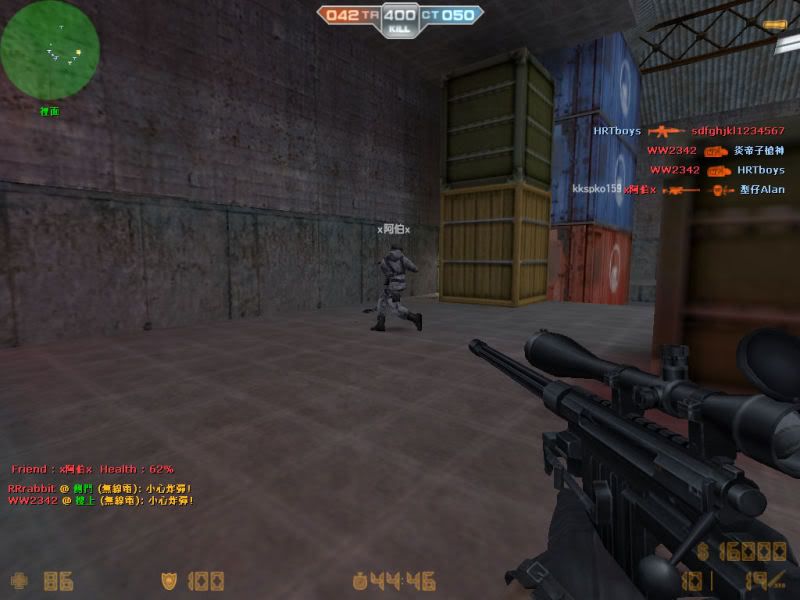Click WW2342's radio chat message

pos(100,500)
